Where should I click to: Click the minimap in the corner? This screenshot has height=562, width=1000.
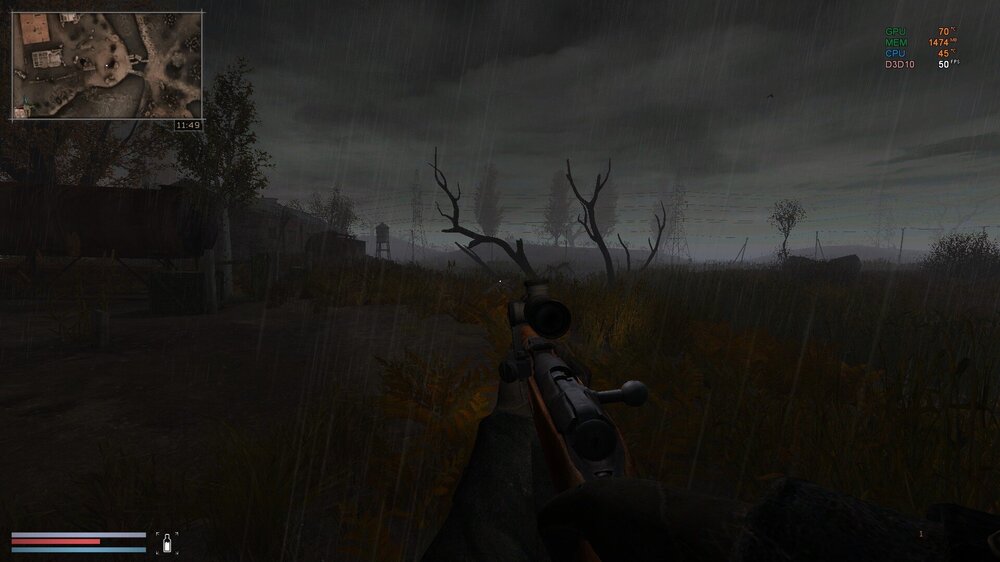coord(107,65)
